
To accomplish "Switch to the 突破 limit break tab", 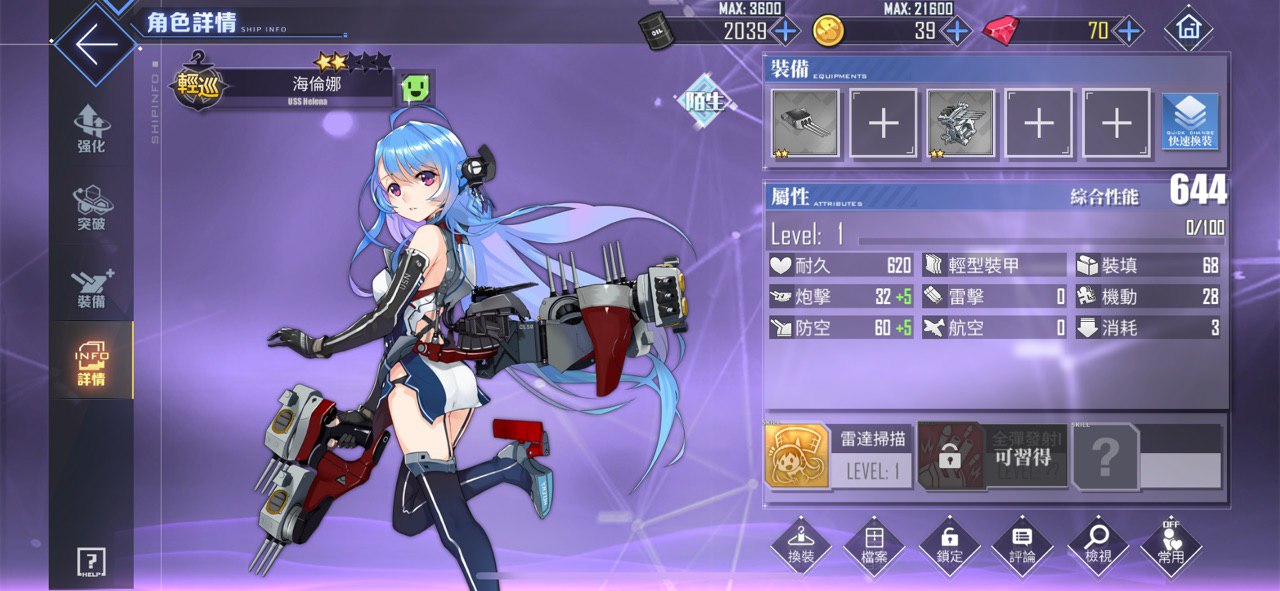I will click(x=91, y=207).
